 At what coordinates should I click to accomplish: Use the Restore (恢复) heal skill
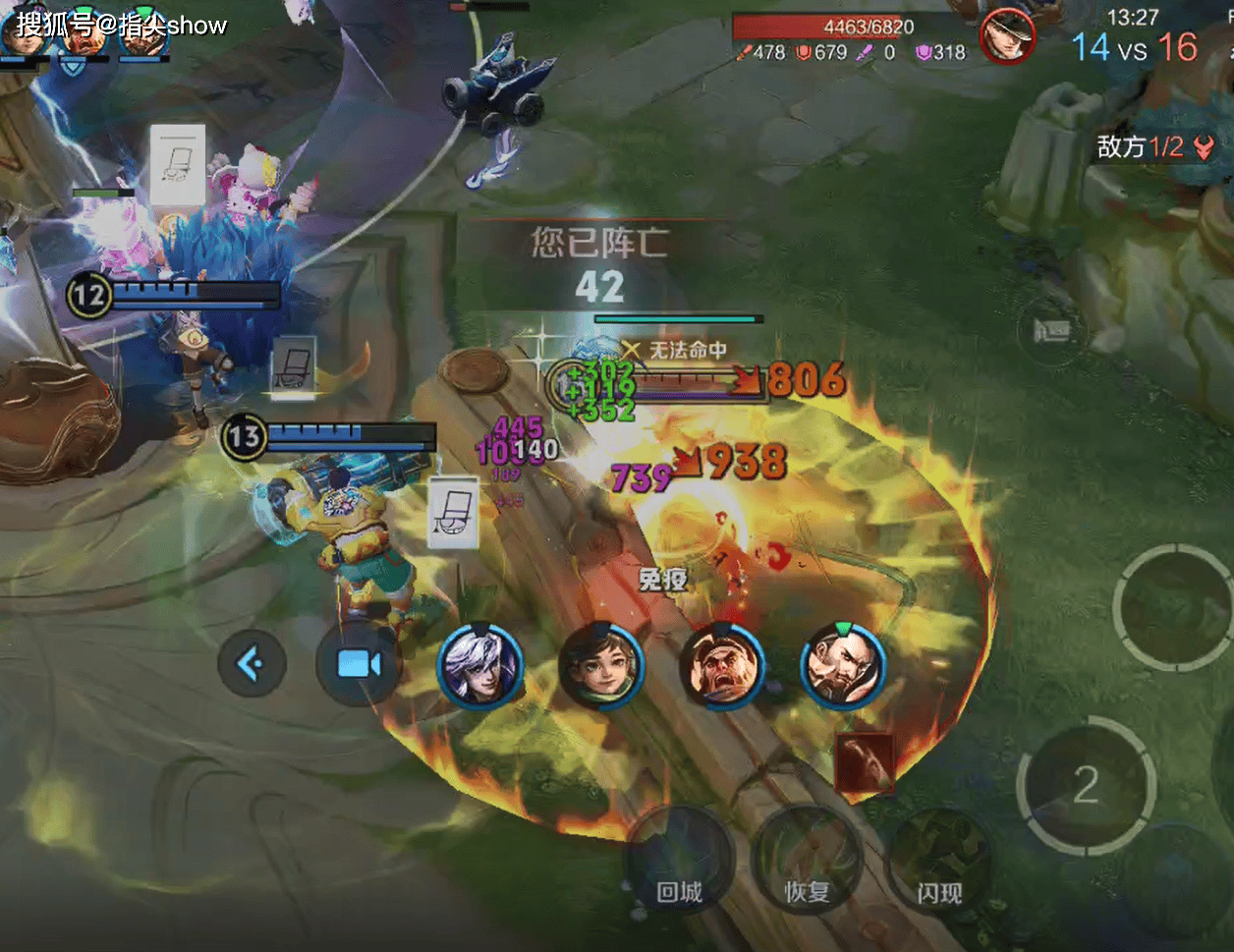[807, 865]
